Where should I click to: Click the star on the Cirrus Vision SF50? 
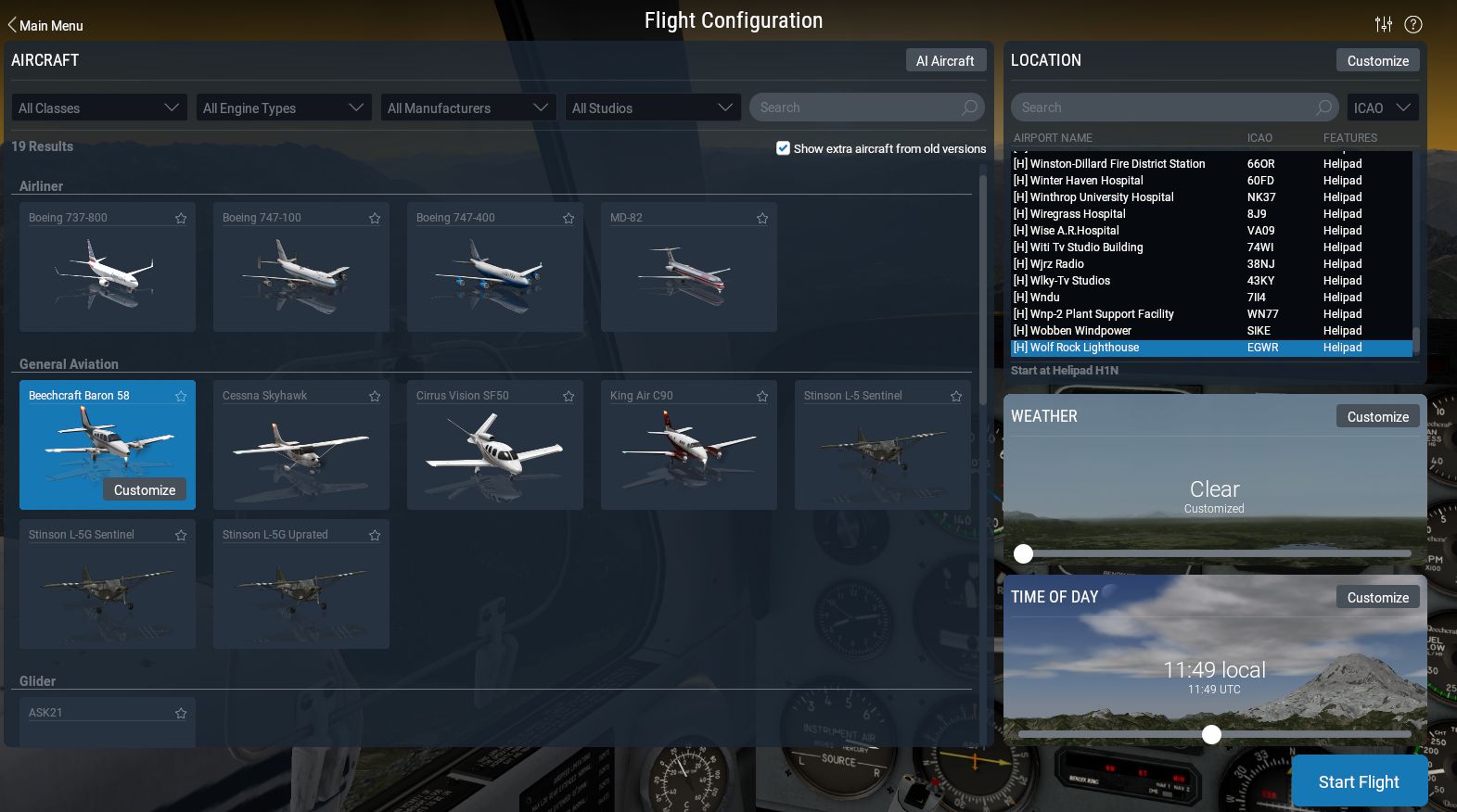[x=569, y=396]
